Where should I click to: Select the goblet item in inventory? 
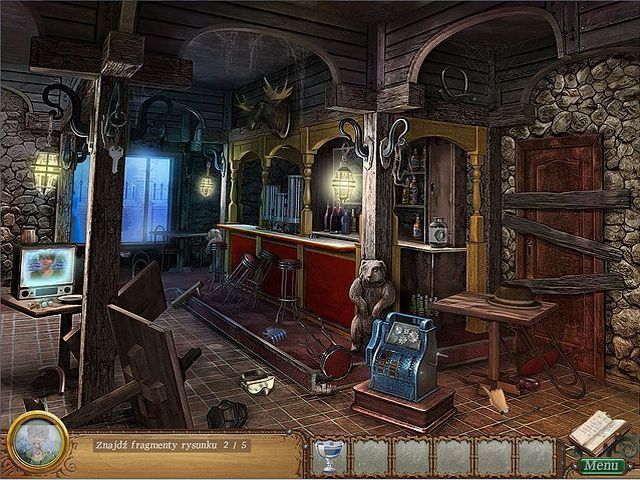pyautogui.click(x=327, y=456)
